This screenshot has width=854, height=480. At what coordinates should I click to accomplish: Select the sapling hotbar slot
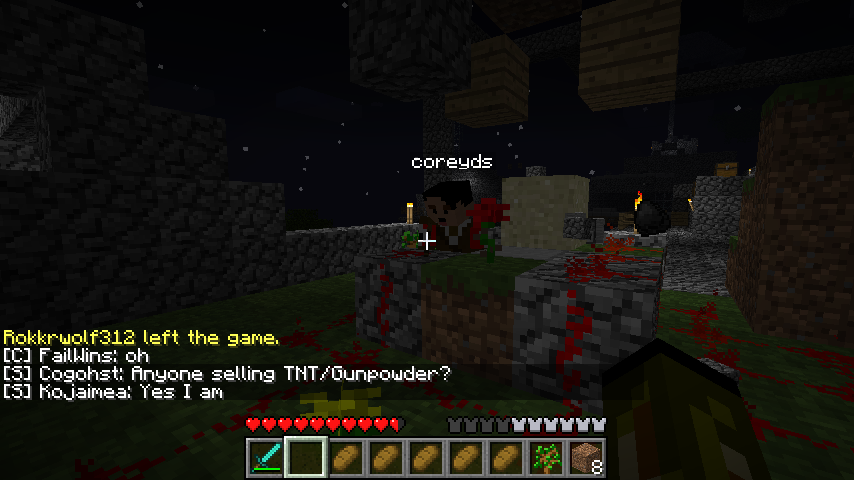pyautogui.click(x=546, y=457)
